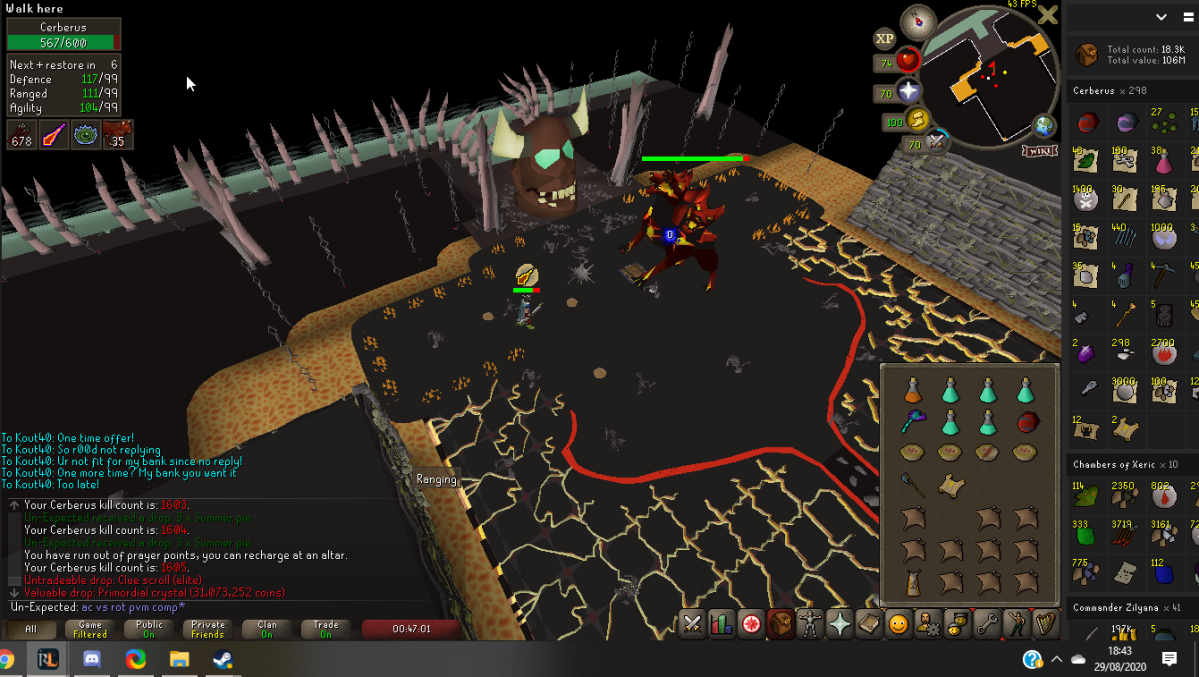Open the Worn Equipment tab
This screenshot has width=1199, height=677.
click(810, 624)
